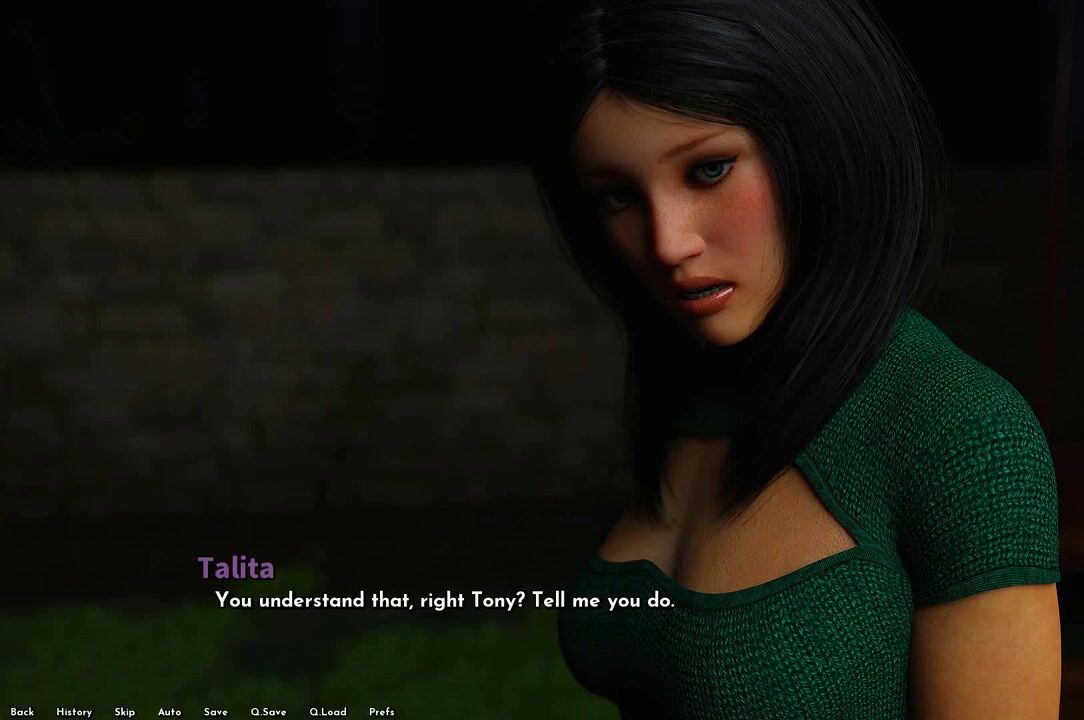Go Back to previous dialogue line

pos(22,712)
